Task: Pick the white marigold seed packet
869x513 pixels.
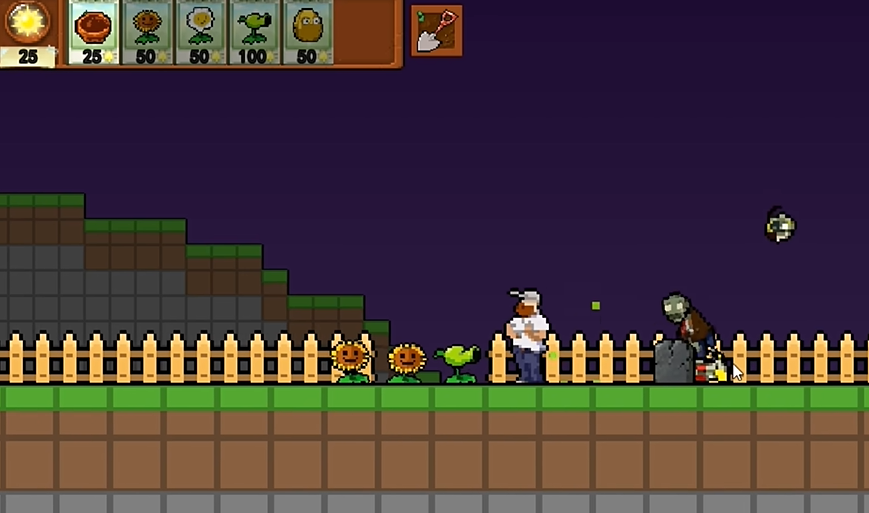Action: click(201, 32)
